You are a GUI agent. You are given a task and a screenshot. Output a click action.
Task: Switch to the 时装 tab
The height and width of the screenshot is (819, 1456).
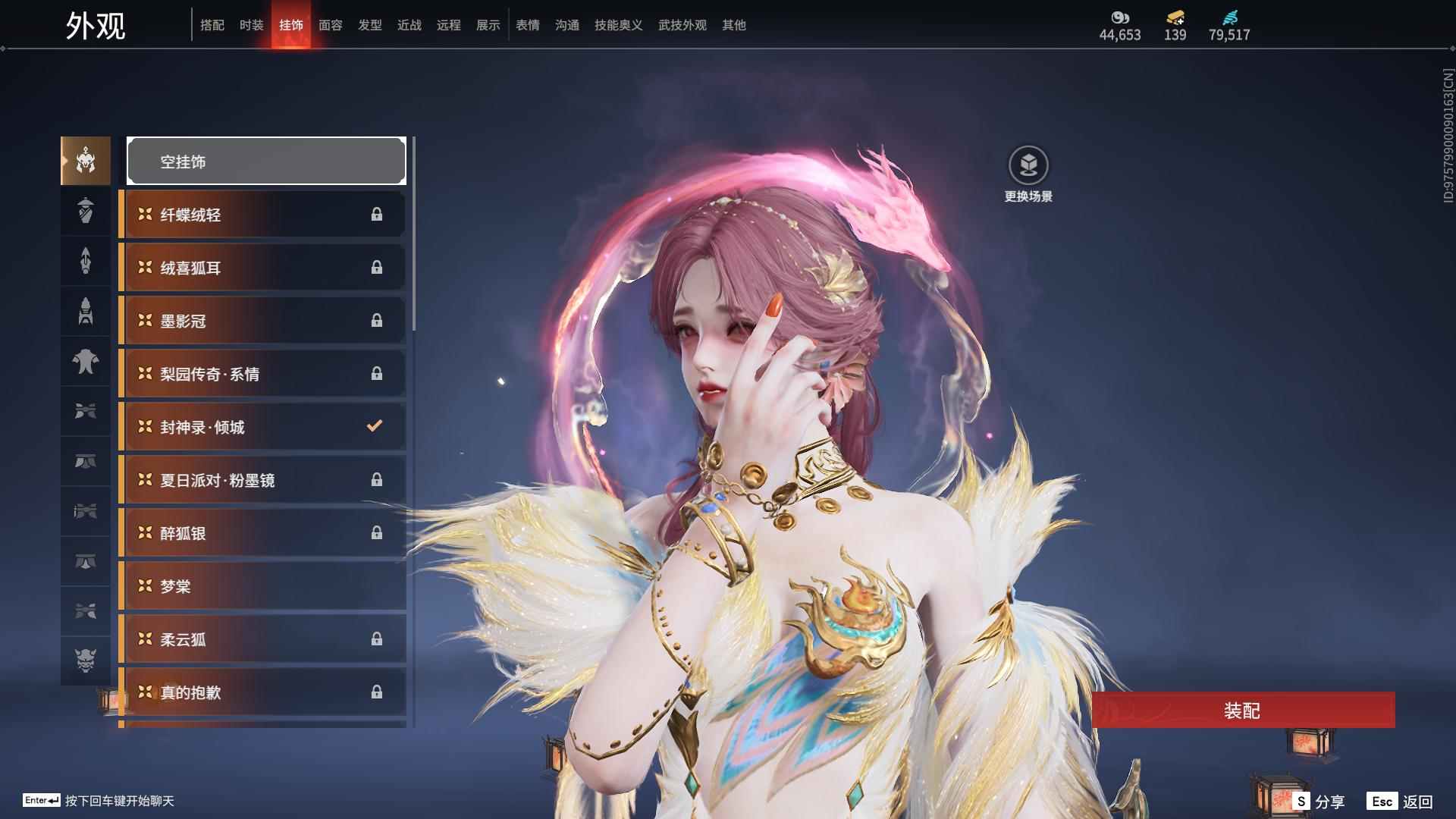click(250, 24)
